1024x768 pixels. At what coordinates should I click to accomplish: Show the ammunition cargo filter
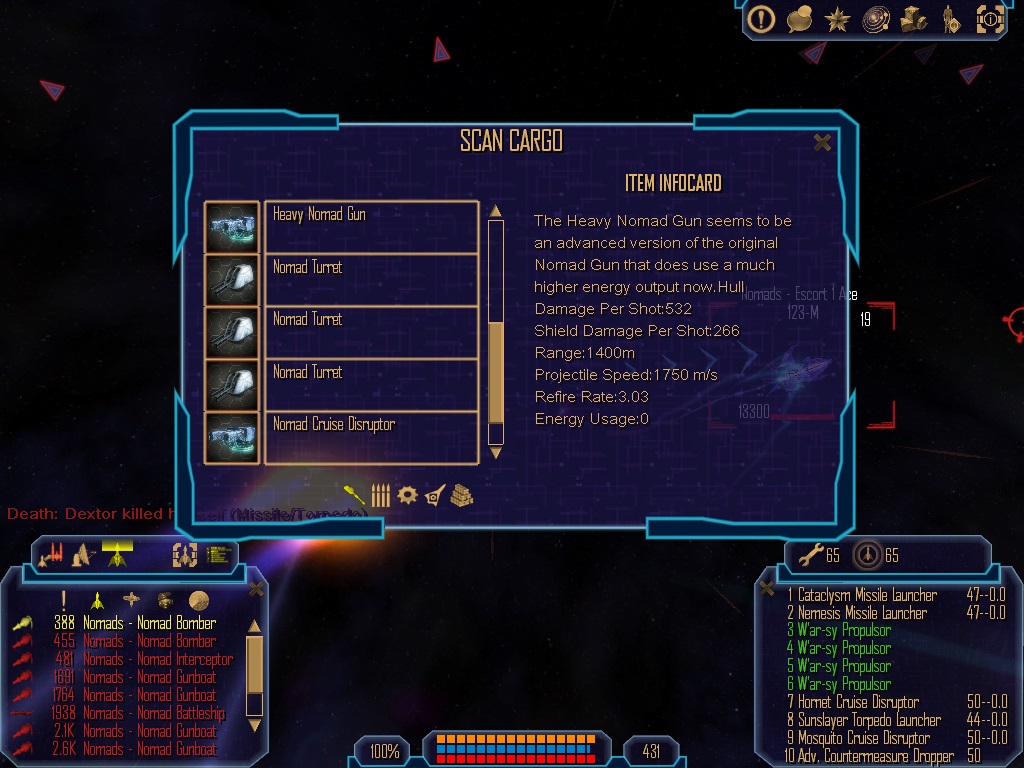pyautogui.click(x=380, y=495)
